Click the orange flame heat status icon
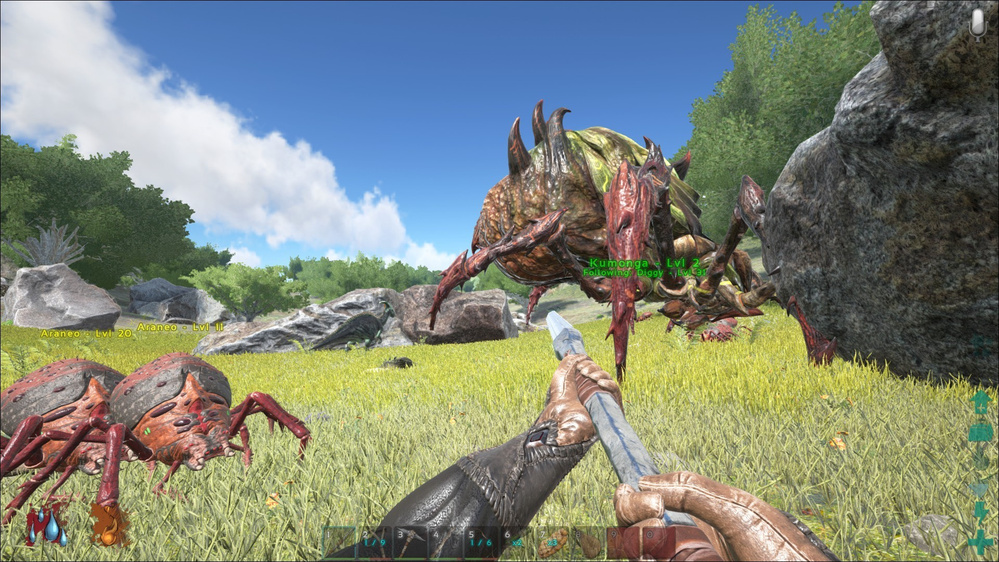This screenshot has height=562, width=999. [105, 525]
